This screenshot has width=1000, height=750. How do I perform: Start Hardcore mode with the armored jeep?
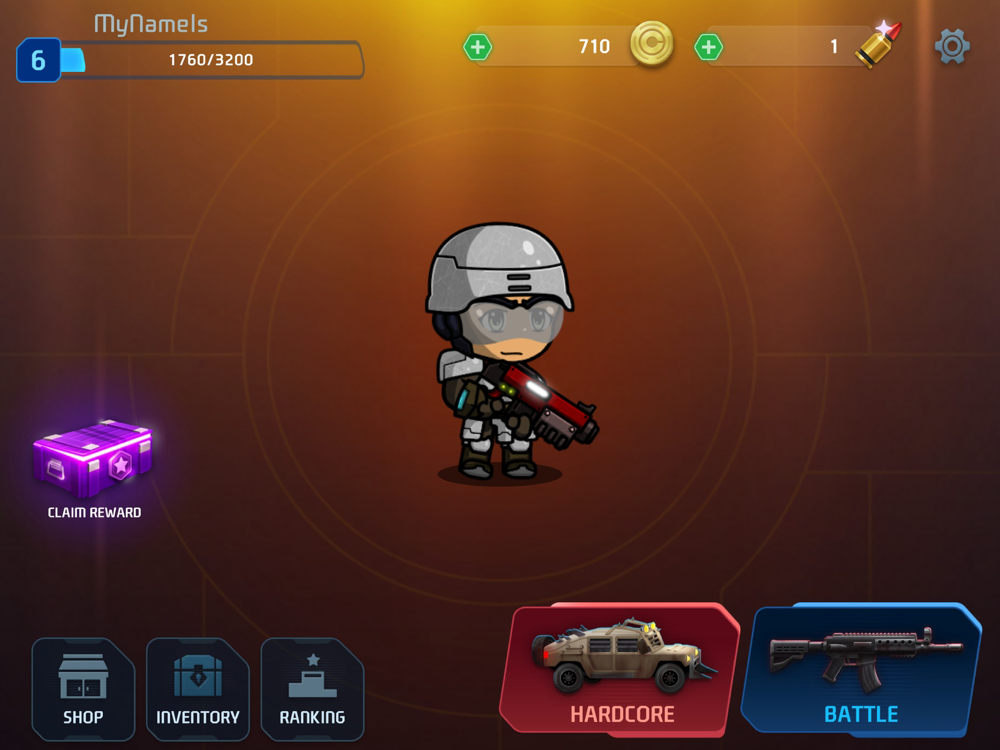(x=622, y=669)
